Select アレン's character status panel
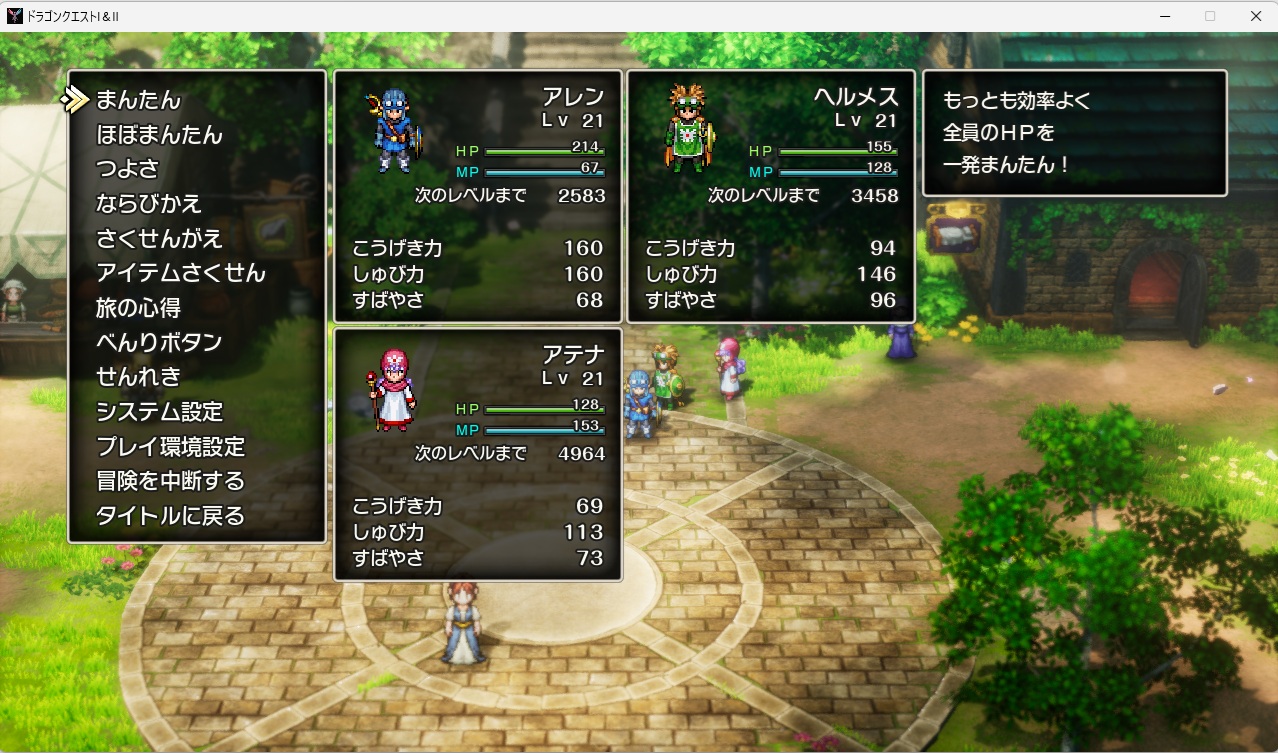1278x753 pixels. 478,196
